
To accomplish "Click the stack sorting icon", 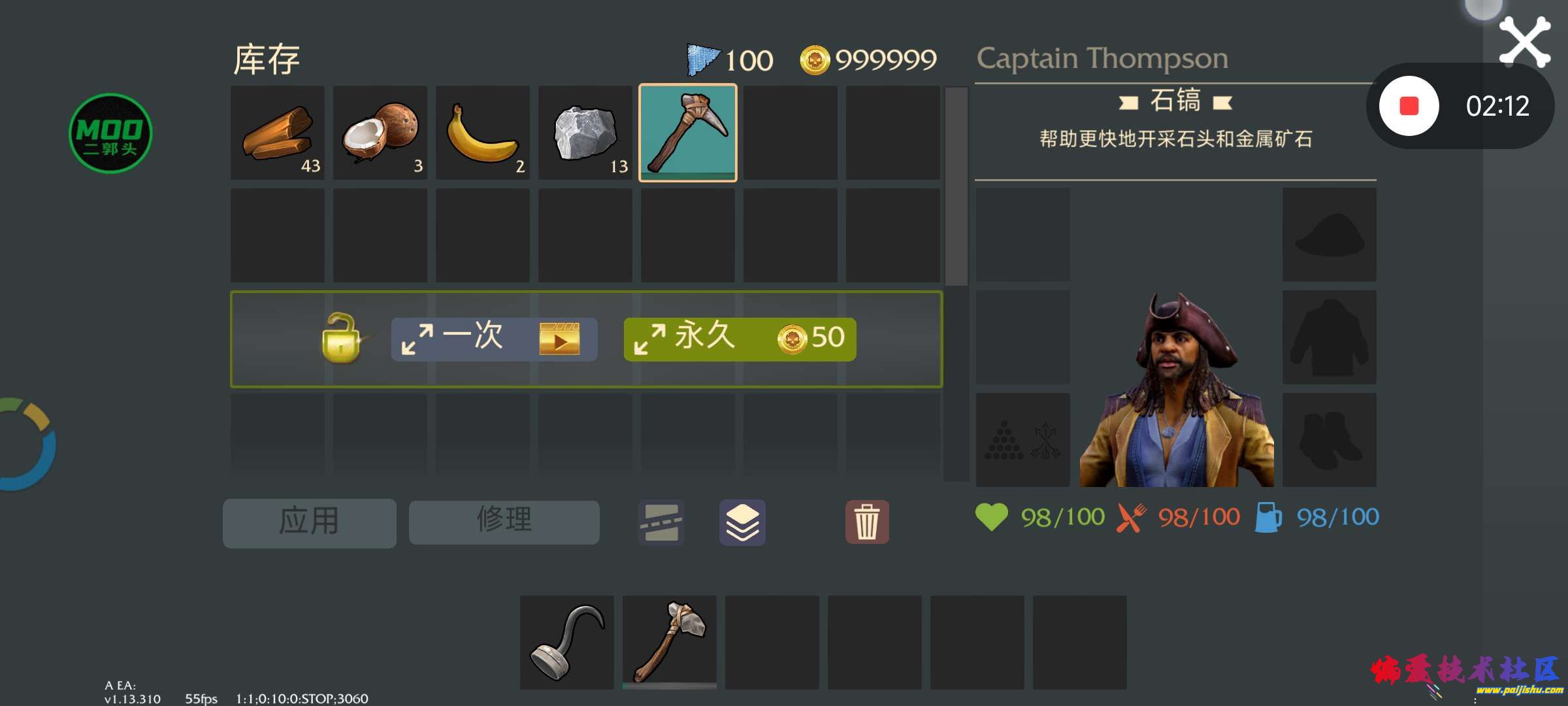I will pyautogui.click(x=742, y=522).
